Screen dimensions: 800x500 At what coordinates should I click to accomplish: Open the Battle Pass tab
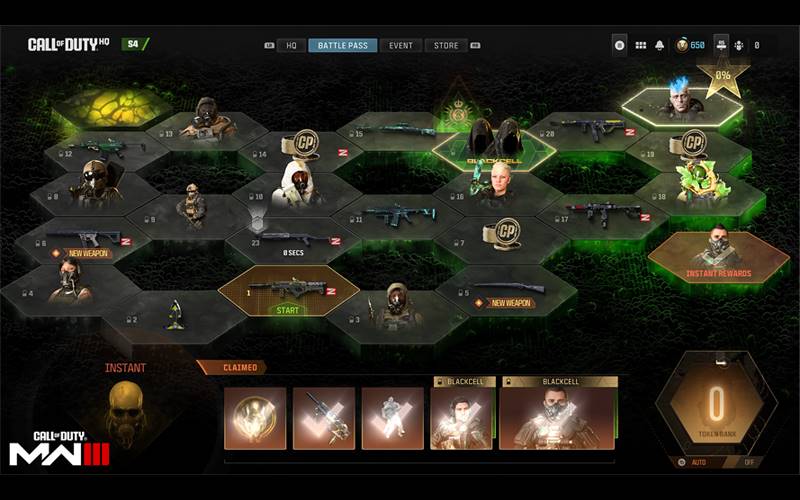click(342, 45)
